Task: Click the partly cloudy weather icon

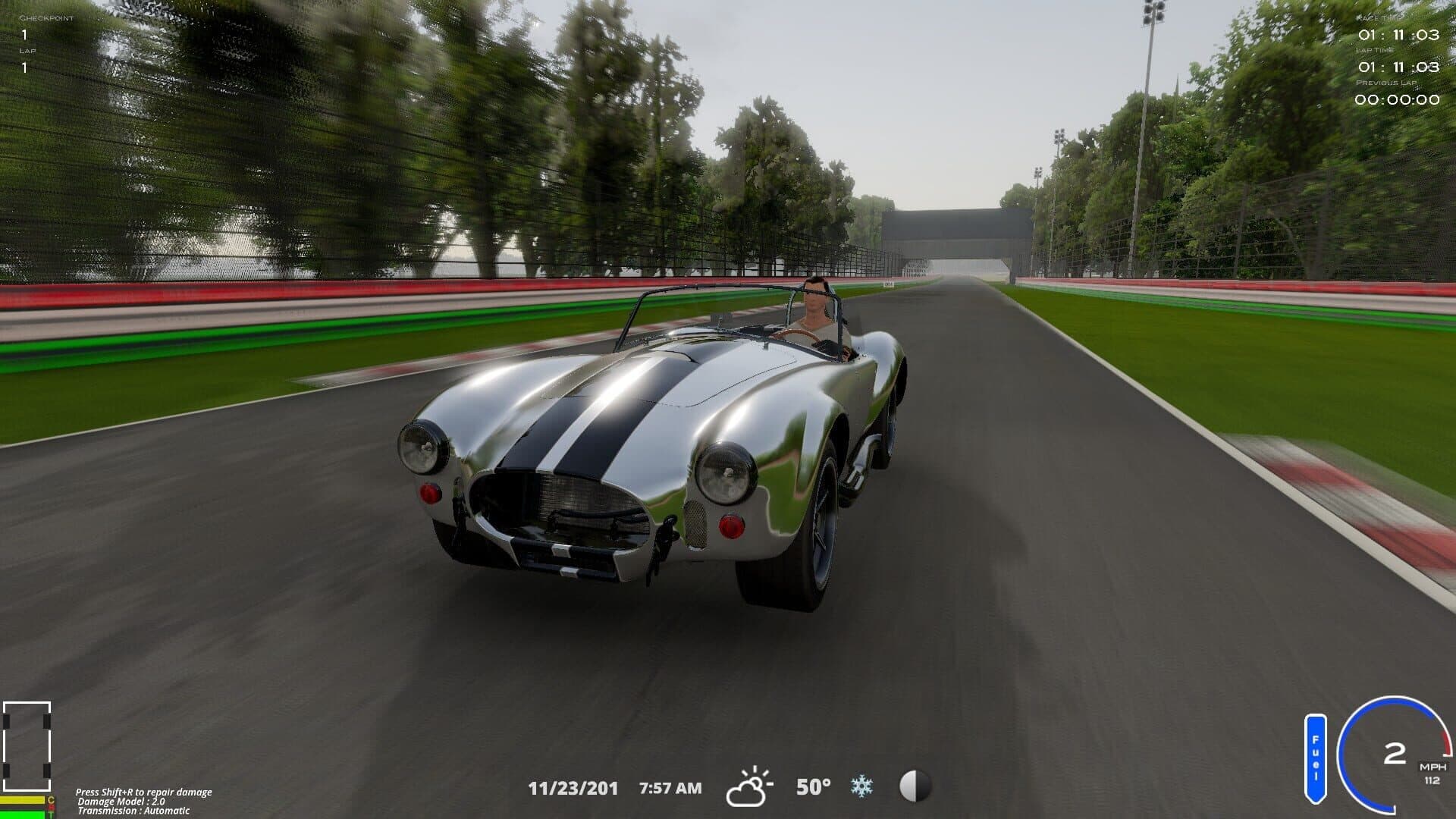Action: tap(749, 787)
